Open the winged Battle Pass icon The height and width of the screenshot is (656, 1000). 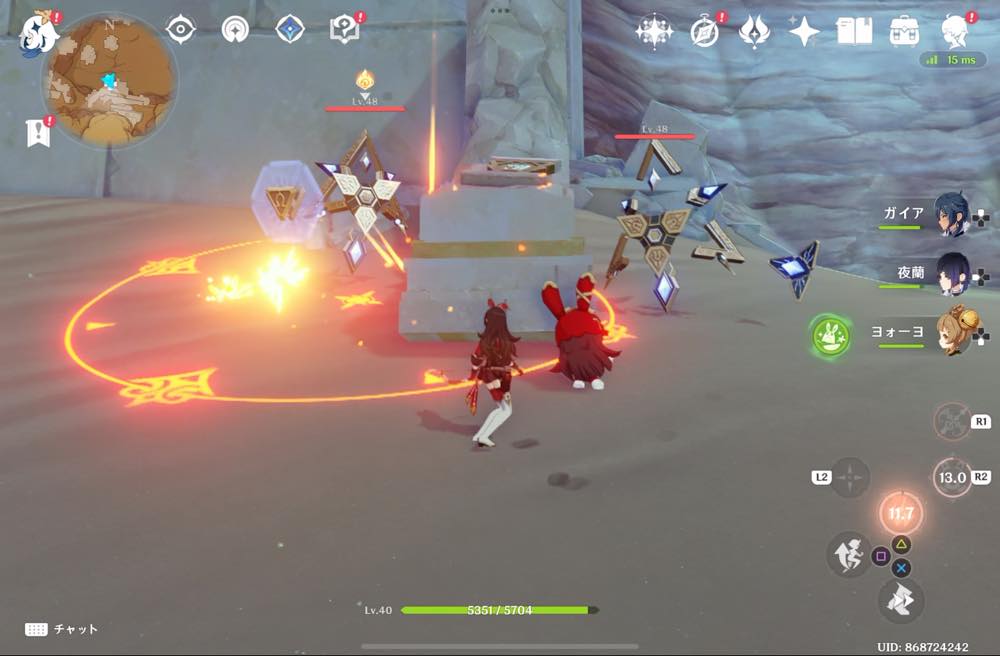[x=754, y=32]
